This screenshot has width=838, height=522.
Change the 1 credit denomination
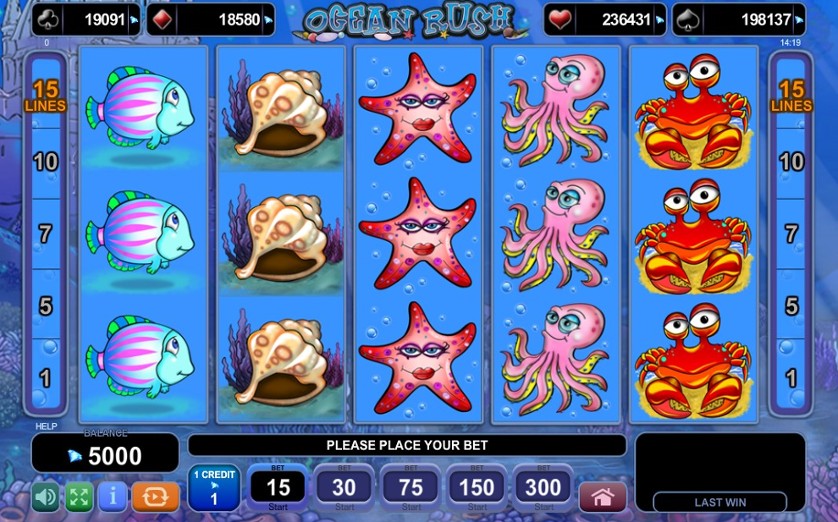[x=214, y=489]
